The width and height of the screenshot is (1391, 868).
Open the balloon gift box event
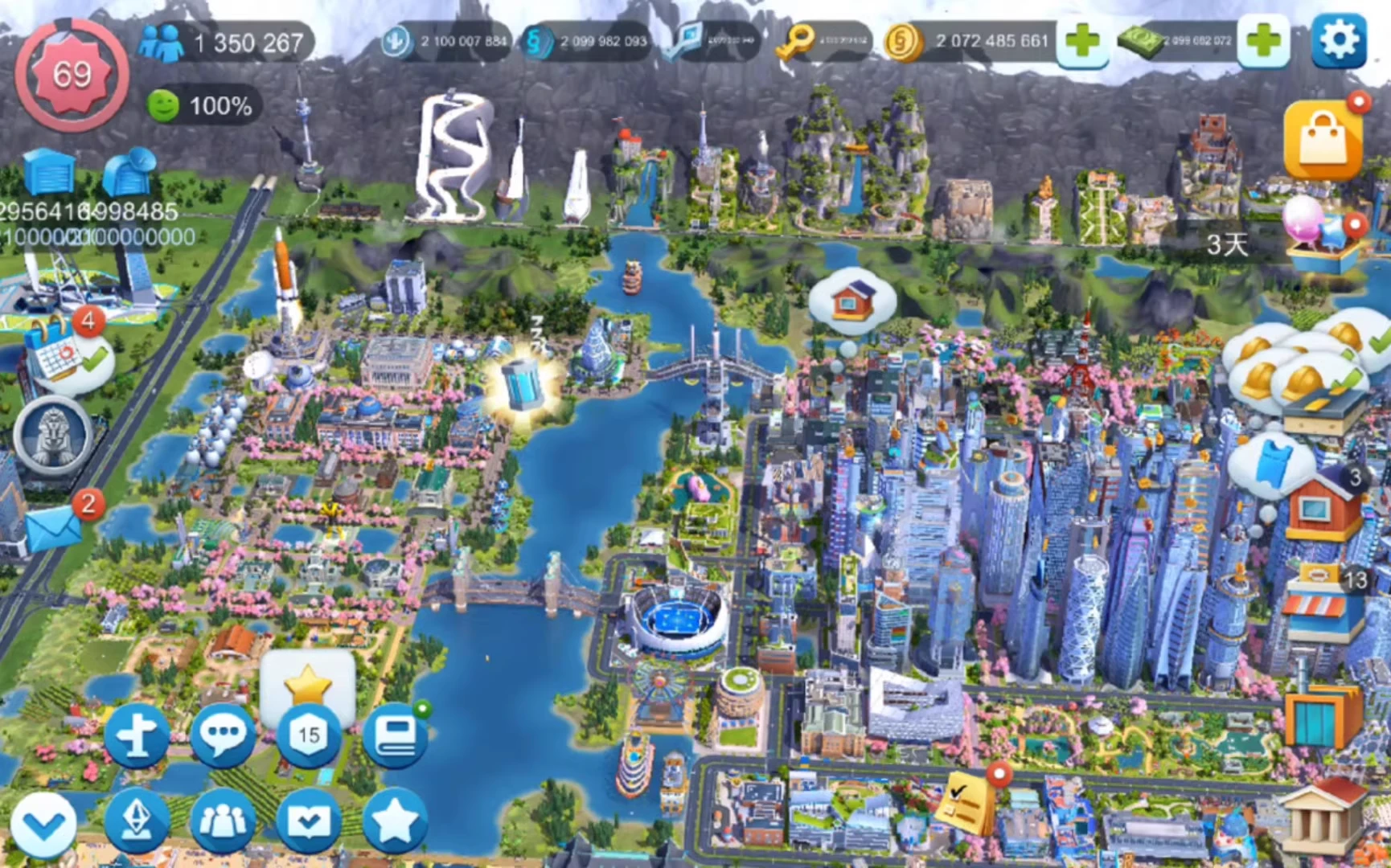coord(1319,235)
